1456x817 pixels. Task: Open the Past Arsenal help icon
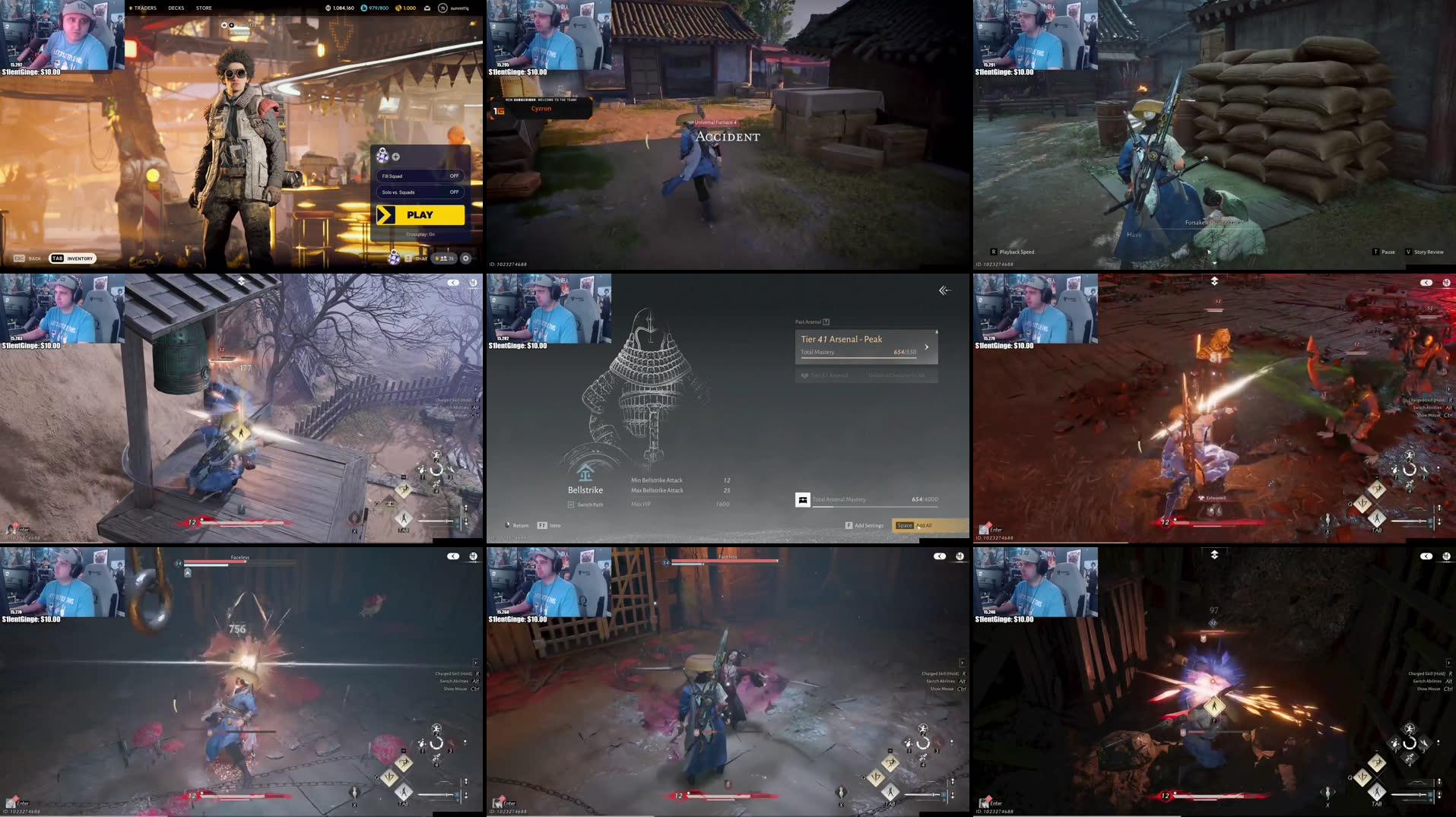click(x=826, y=322)
